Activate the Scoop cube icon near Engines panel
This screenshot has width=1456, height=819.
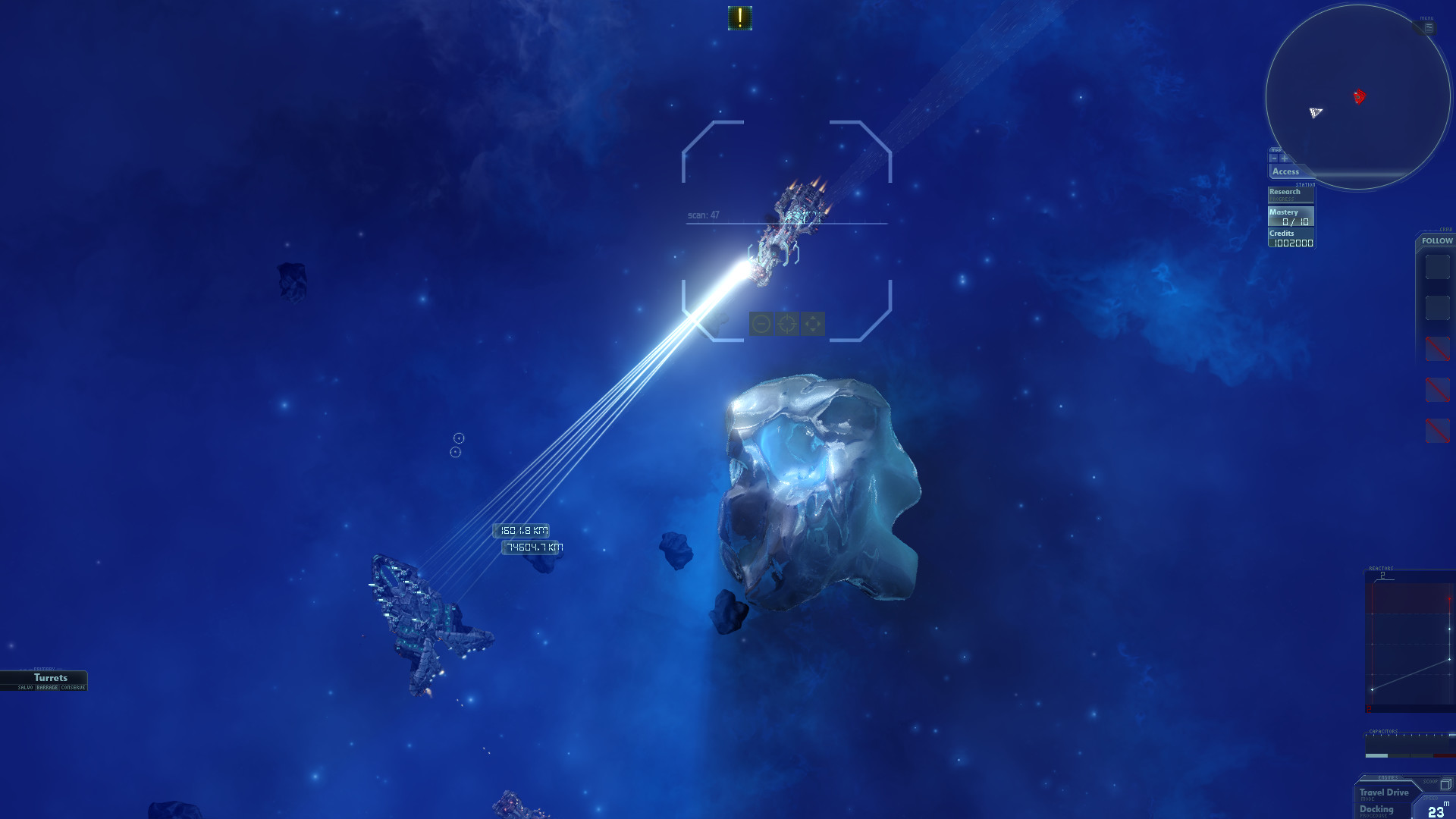(1445, 783)
